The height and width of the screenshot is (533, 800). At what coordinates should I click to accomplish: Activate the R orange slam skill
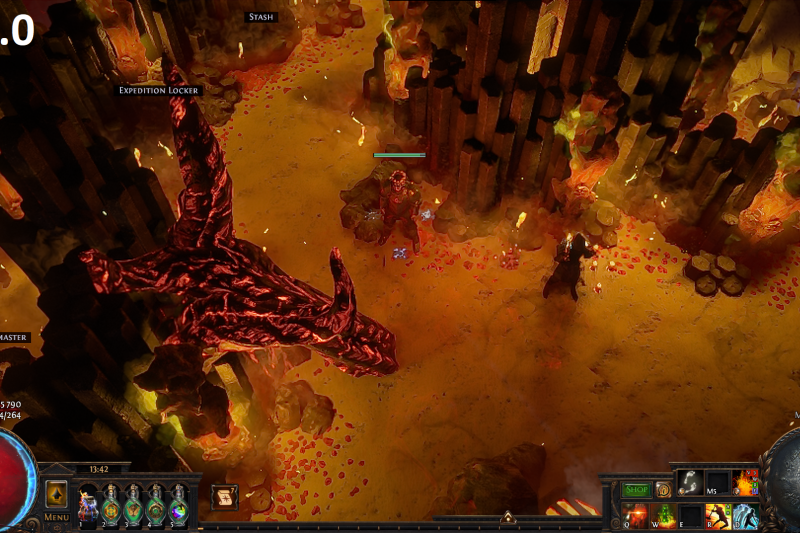coord(718,515)
